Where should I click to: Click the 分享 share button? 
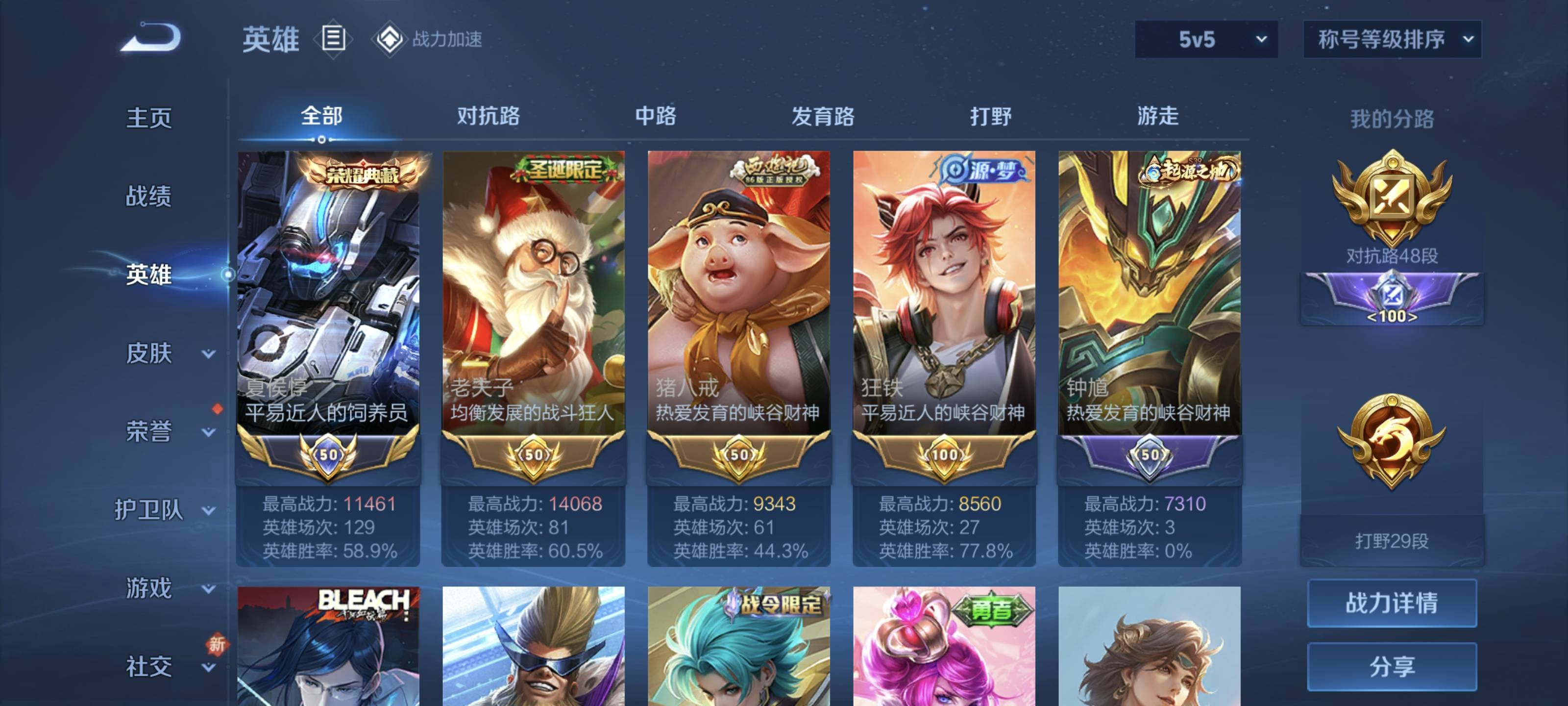(1392, 666)
